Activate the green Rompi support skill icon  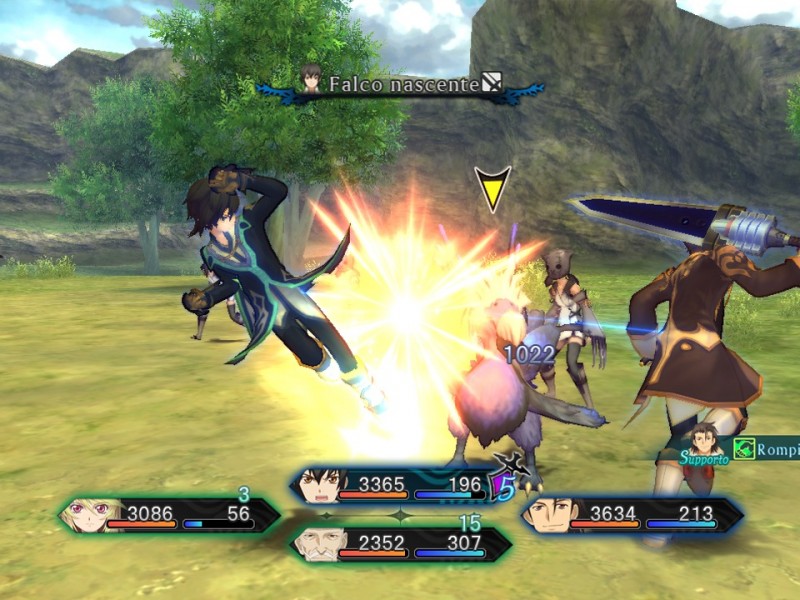tap(744, 448)
